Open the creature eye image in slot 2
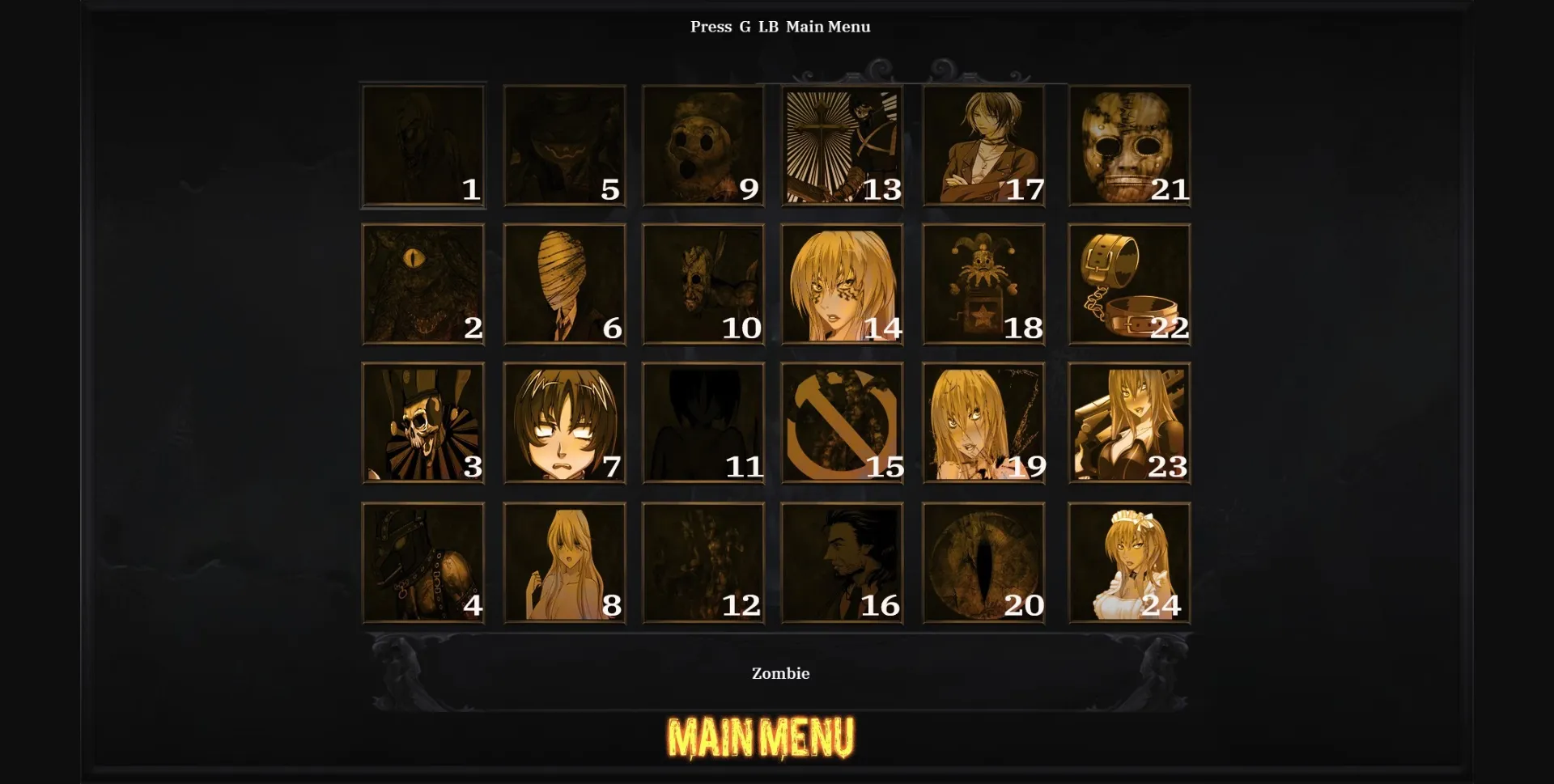Screen dimensions: 1554x784 click(423, 285)
